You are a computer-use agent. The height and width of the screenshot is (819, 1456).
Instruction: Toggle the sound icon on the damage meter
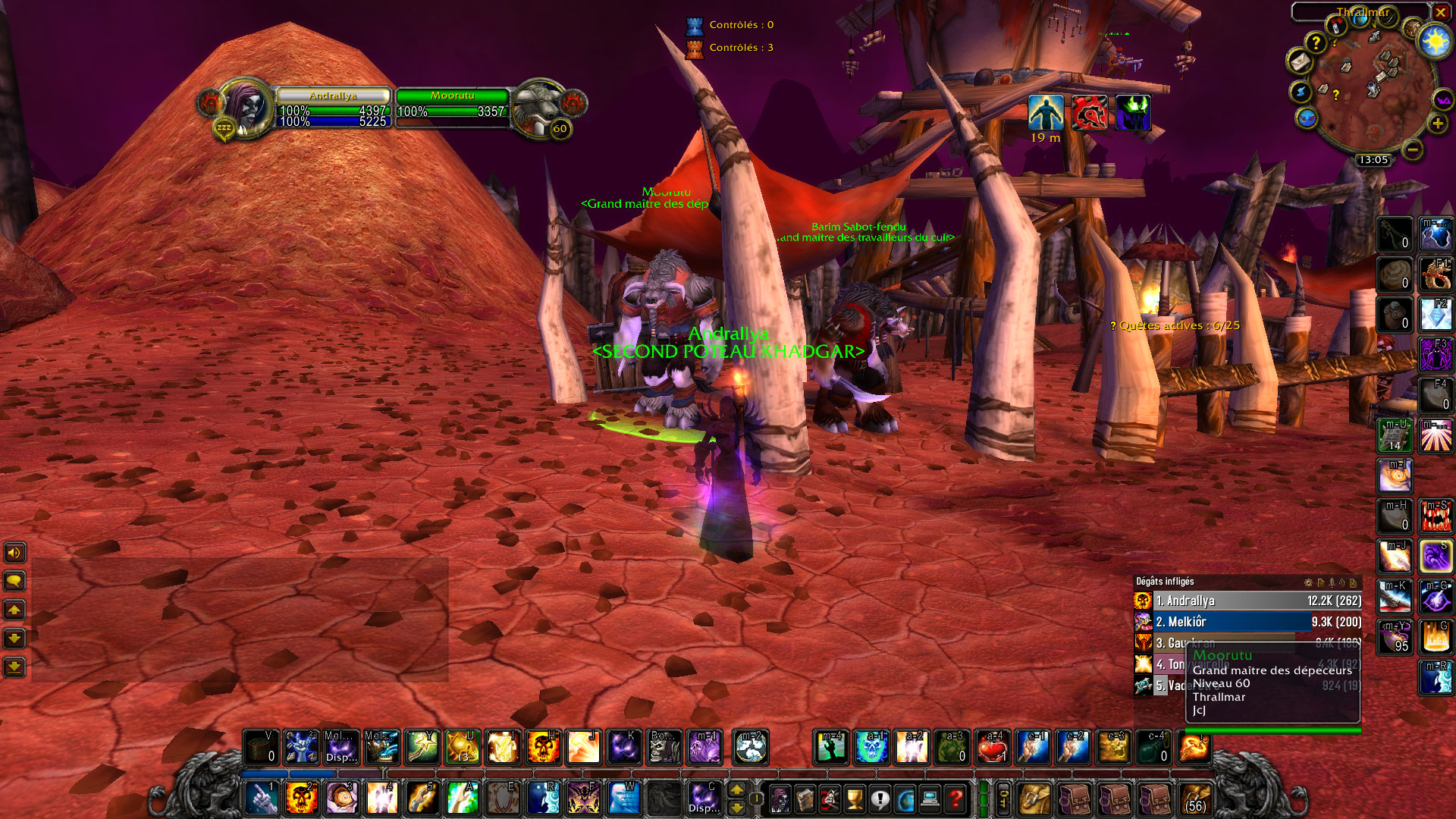1342,582
